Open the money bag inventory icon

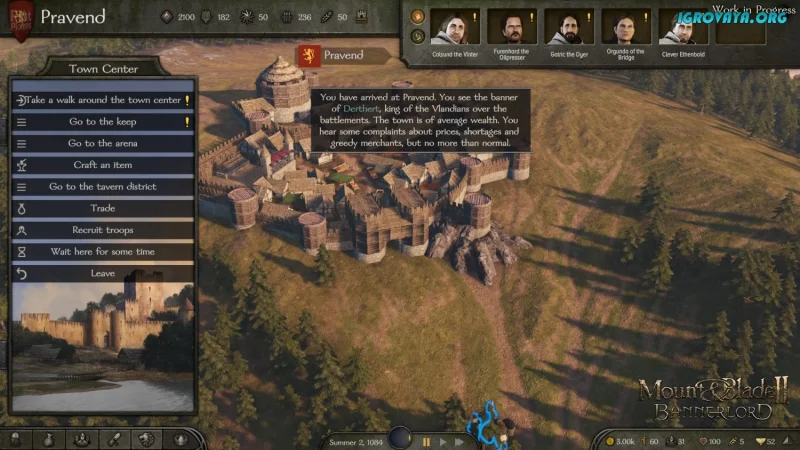coord(48,439)
